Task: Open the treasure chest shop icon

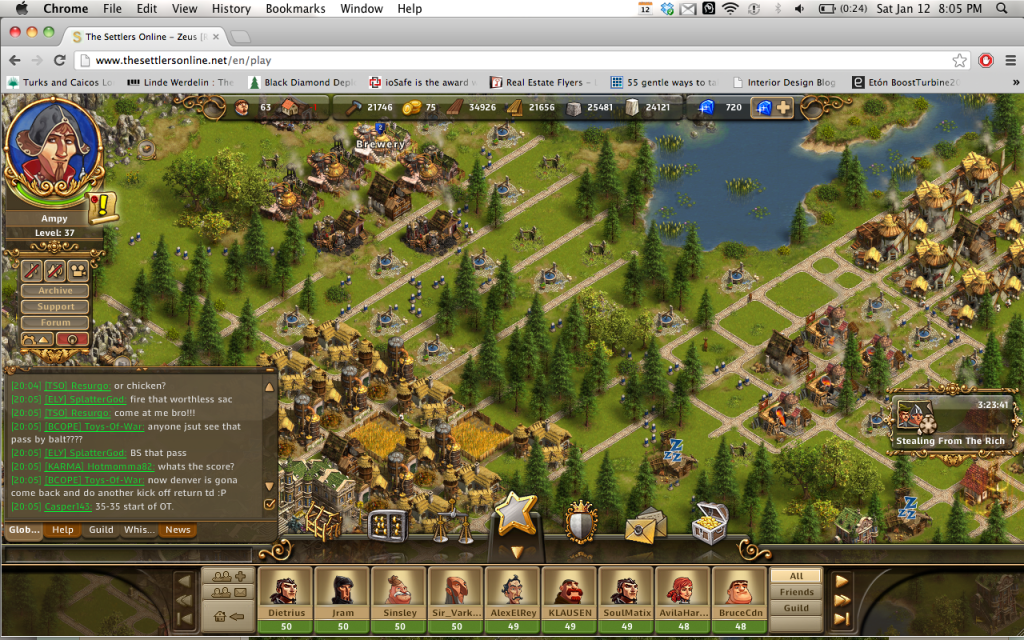Action: click(x=709, y=523)
